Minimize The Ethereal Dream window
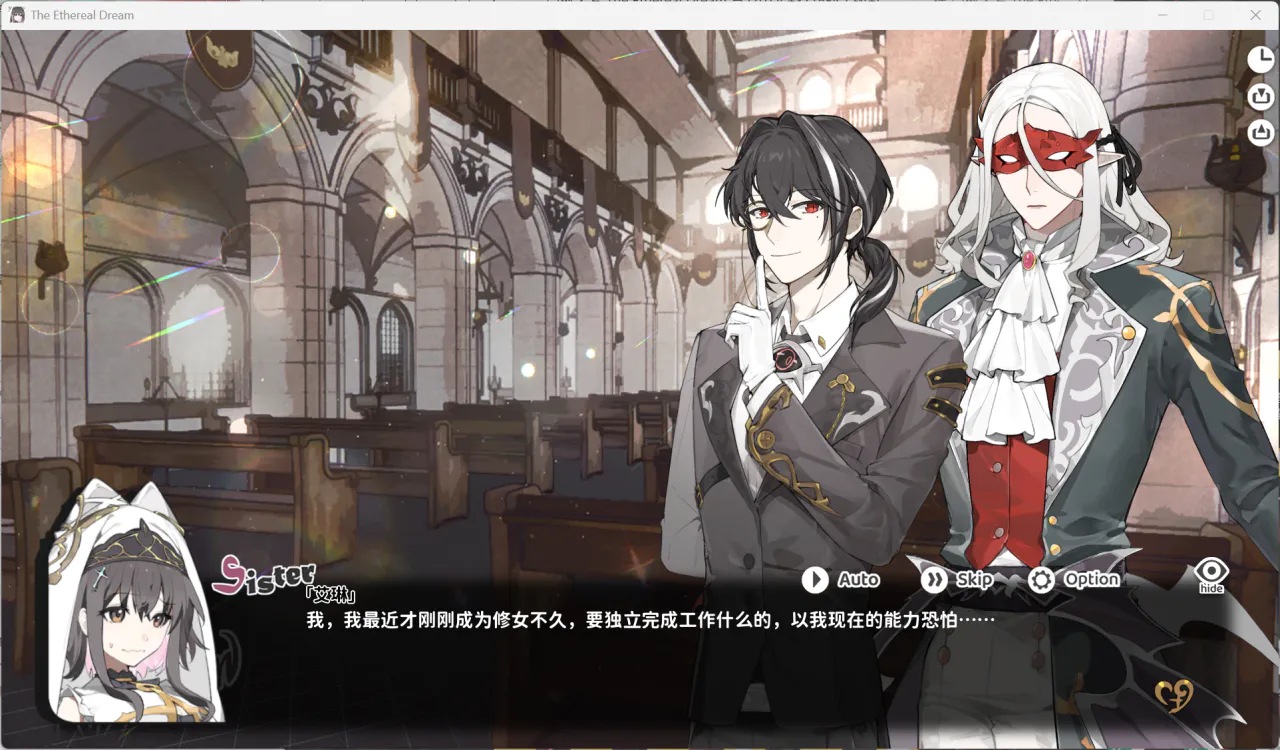Screen dimensions: 1280x750 1163,15
